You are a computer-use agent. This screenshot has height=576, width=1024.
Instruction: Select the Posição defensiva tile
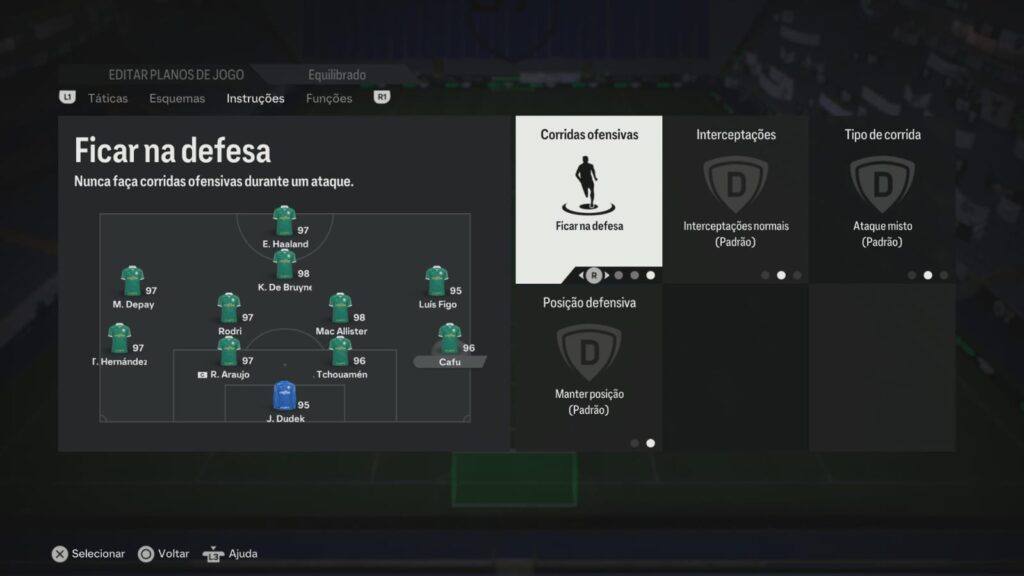pyautogui.click(x=589, y=367)
